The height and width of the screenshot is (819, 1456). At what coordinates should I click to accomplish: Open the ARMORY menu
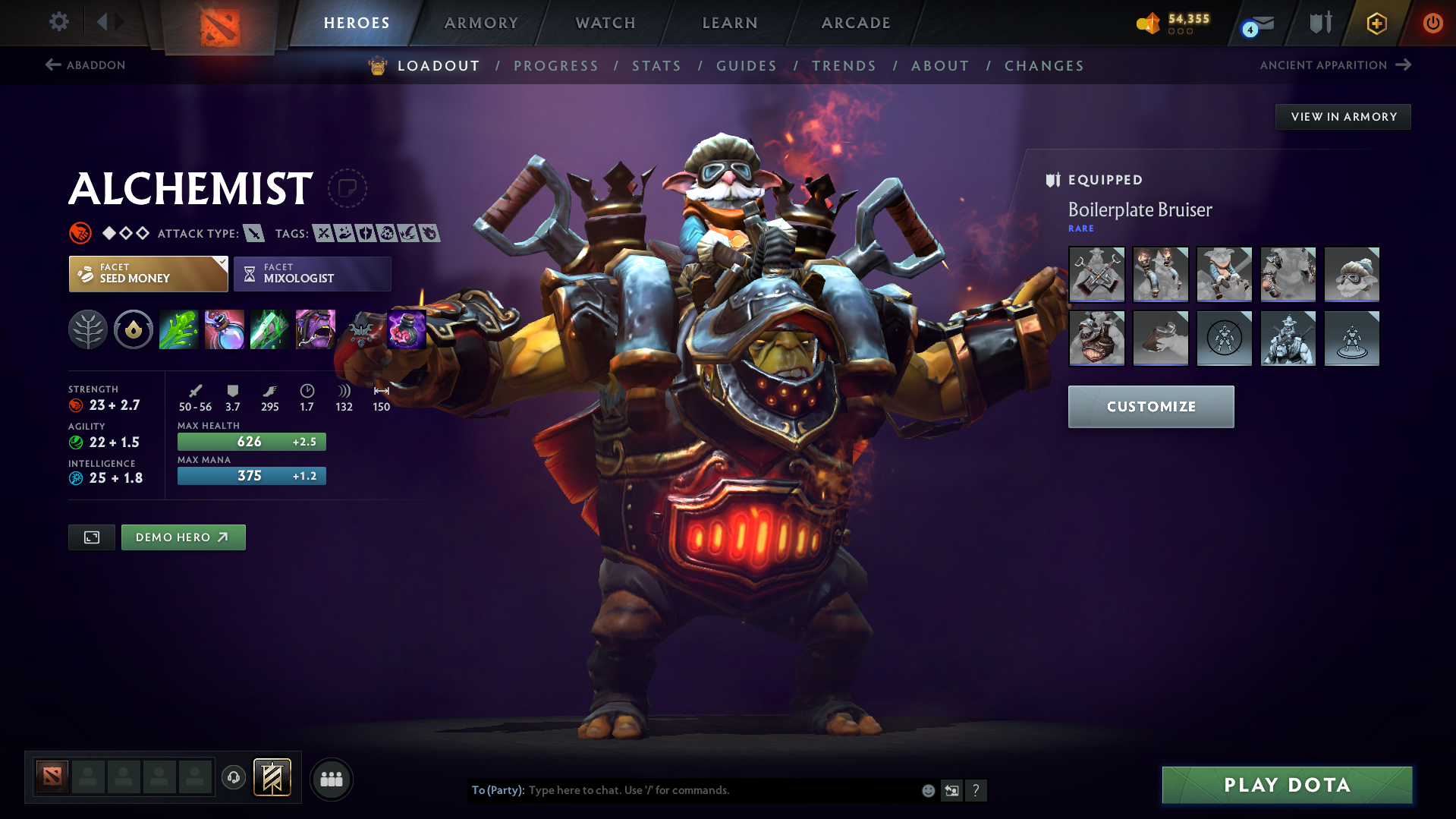tap(481, 23)
